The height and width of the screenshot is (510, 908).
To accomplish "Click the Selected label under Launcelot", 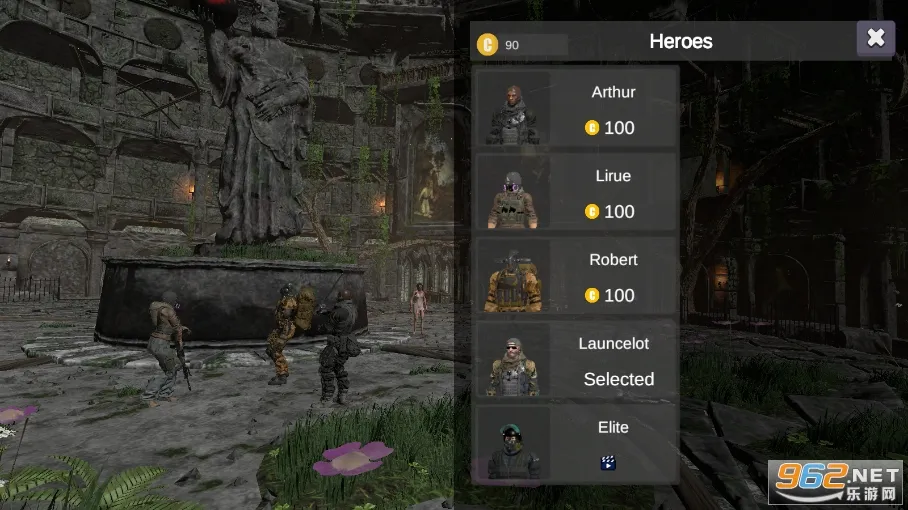I will (618, 379).
